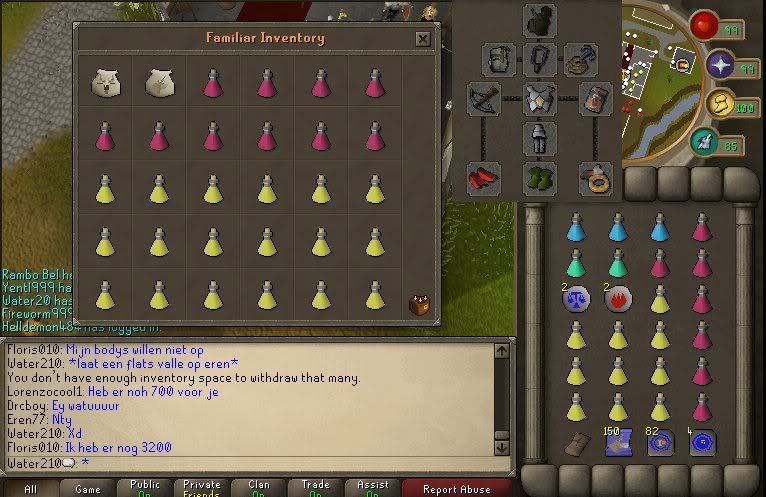Close the Familiar Inventory window
Screen dimensions: 766x497
click(x=423, y=39)
